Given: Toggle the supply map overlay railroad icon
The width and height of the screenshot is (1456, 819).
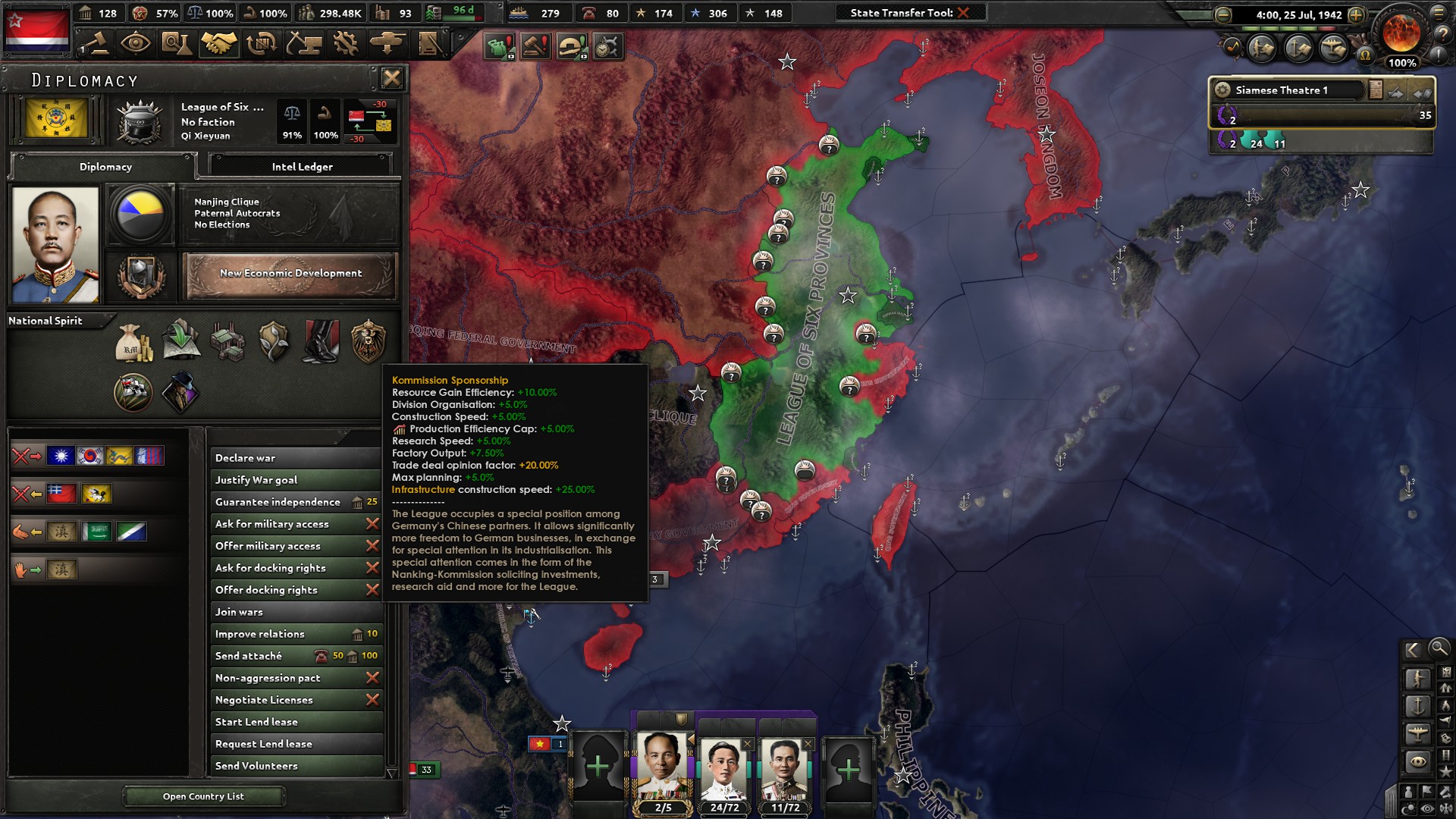Looking at the screenshot, I should [x=1446, y=755].
